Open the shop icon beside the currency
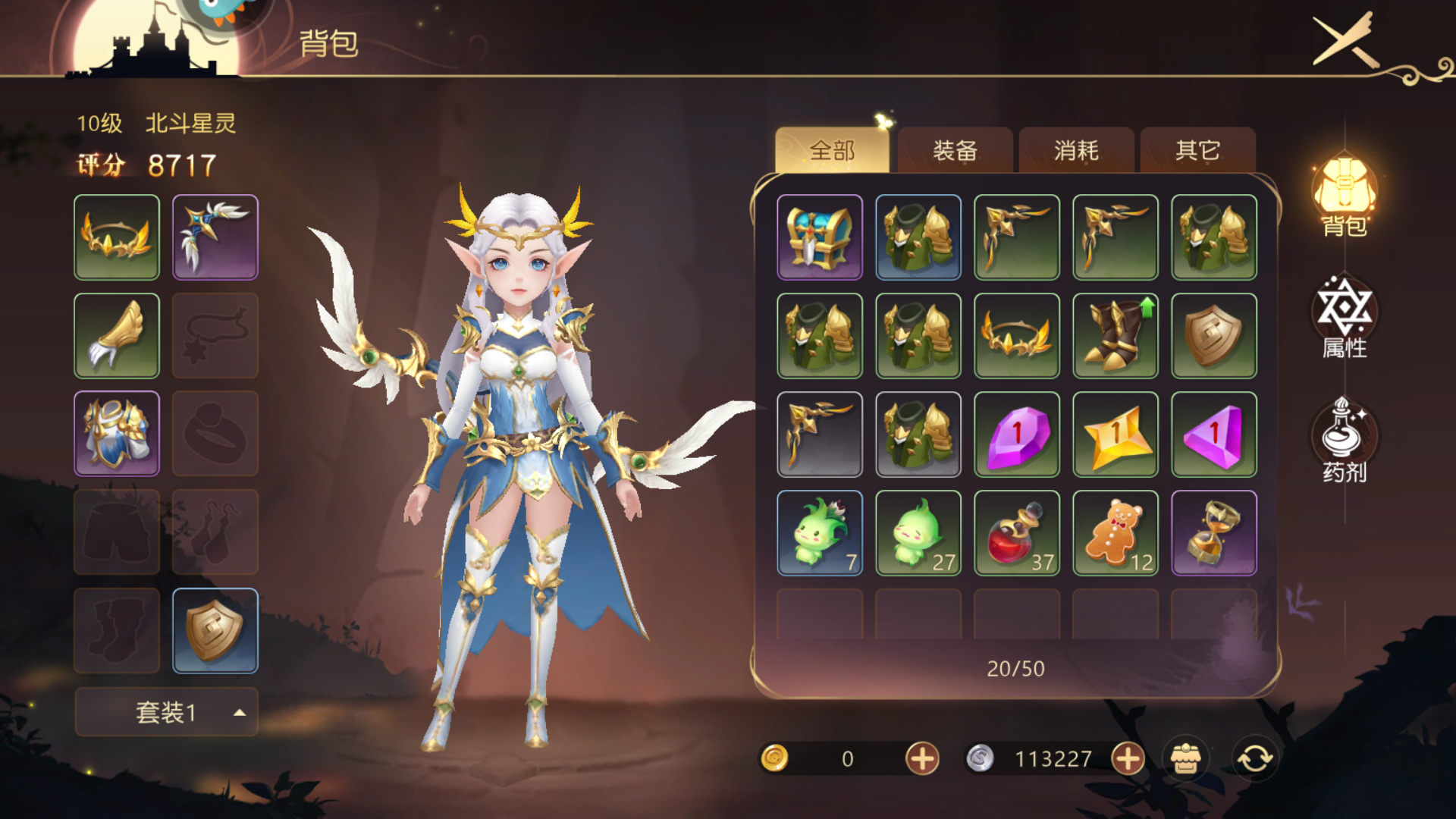Viewport: 1456px width, 819px height. click(1185, 758)
